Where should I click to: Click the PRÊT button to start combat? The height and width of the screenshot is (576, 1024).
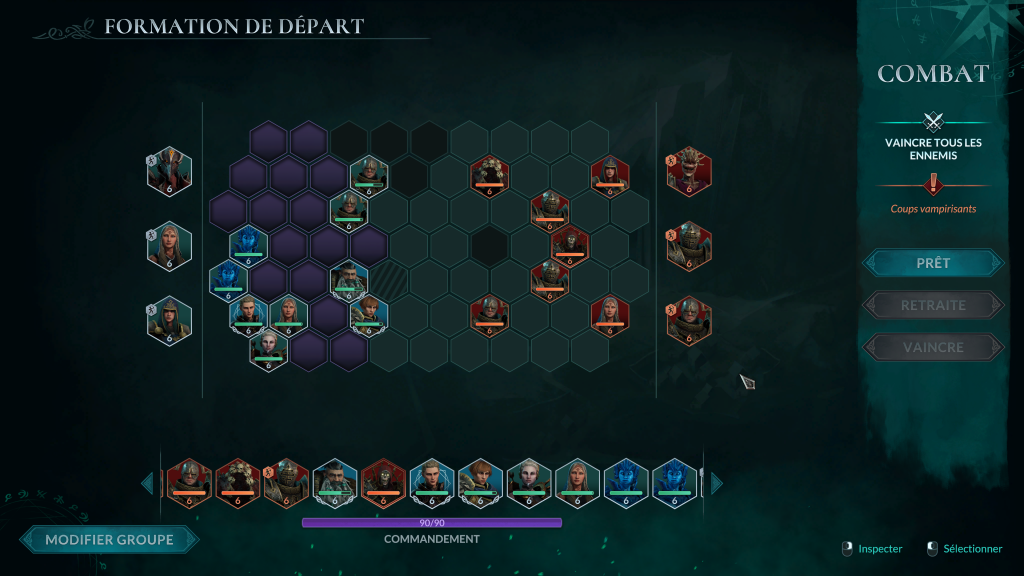point(932,263)
